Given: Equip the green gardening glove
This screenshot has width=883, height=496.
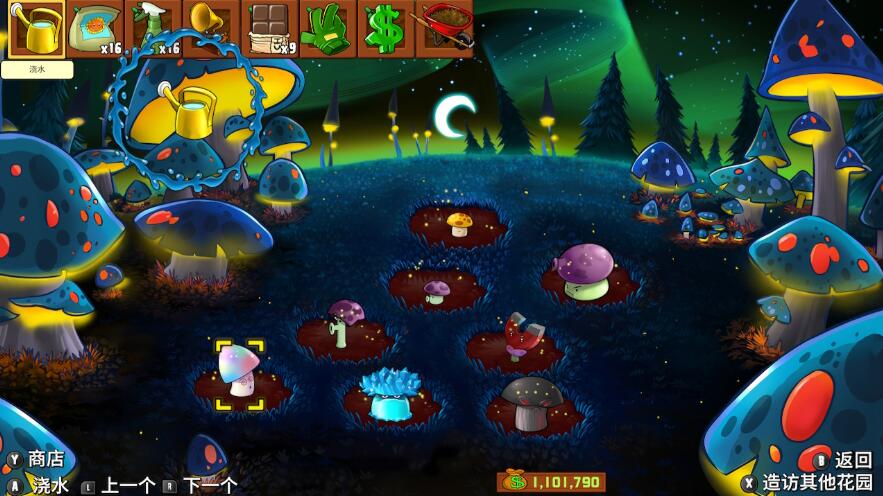Looking at the screenshot, I should pyautogui.click(x=327, y=29).
